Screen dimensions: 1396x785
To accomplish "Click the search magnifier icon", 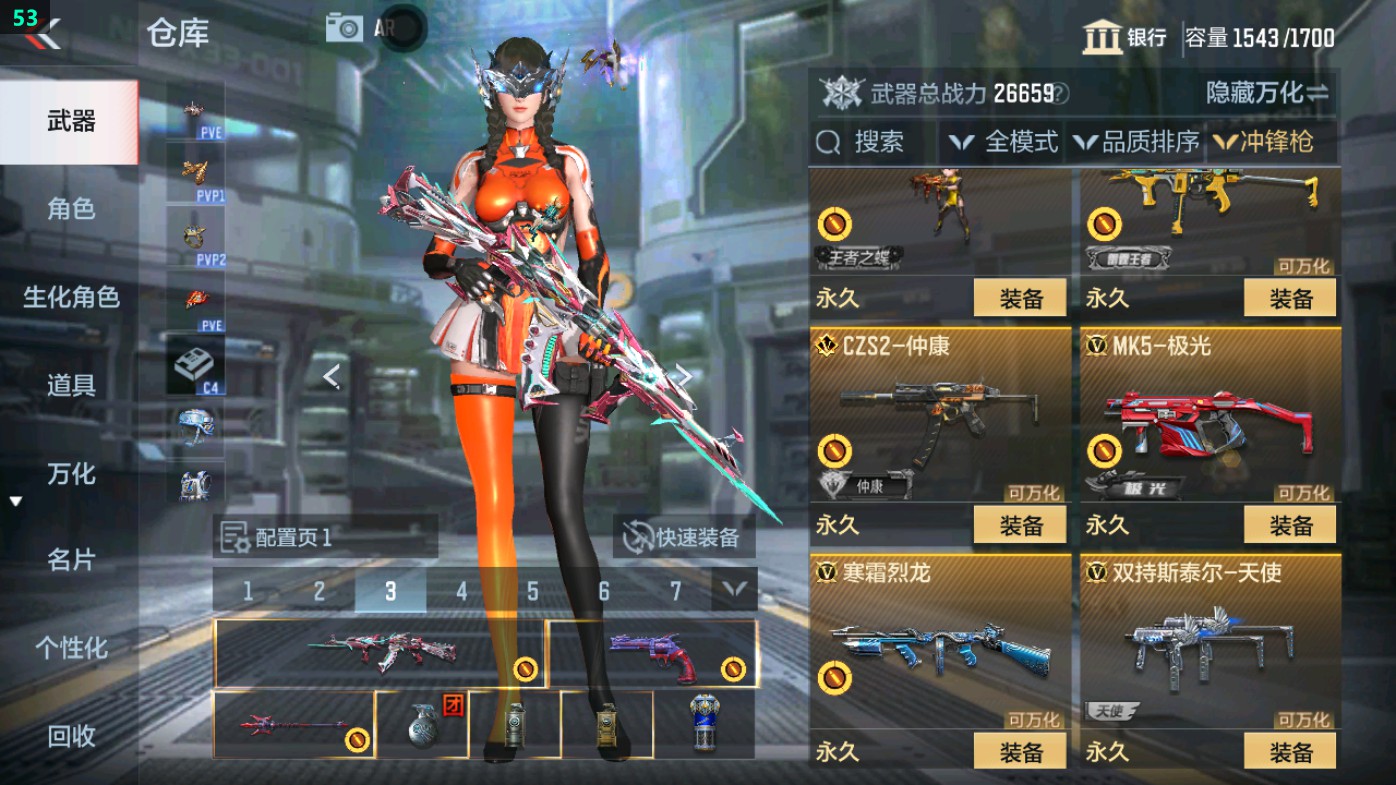I will (829, 142).
